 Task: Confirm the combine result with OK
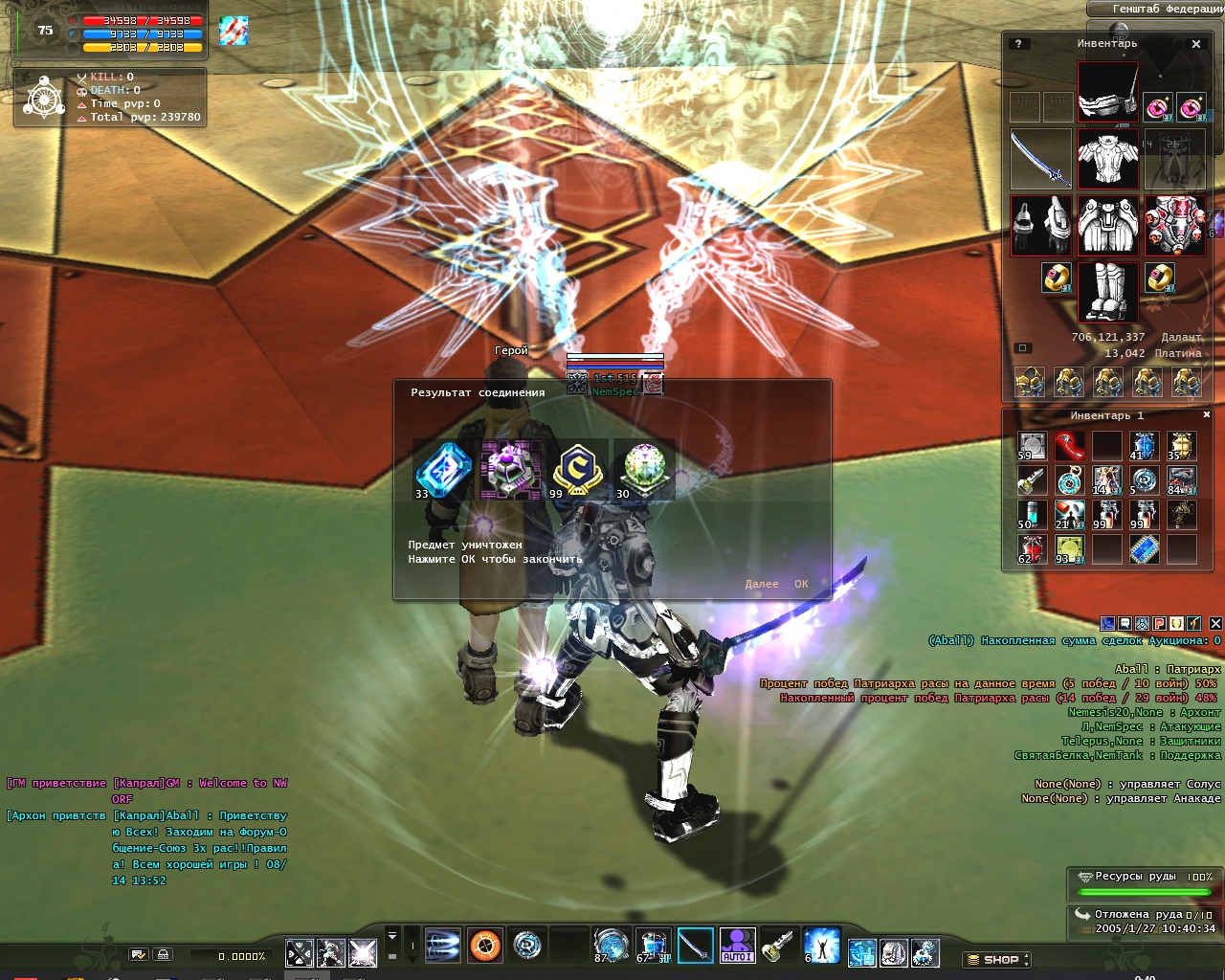pos(801,584)
